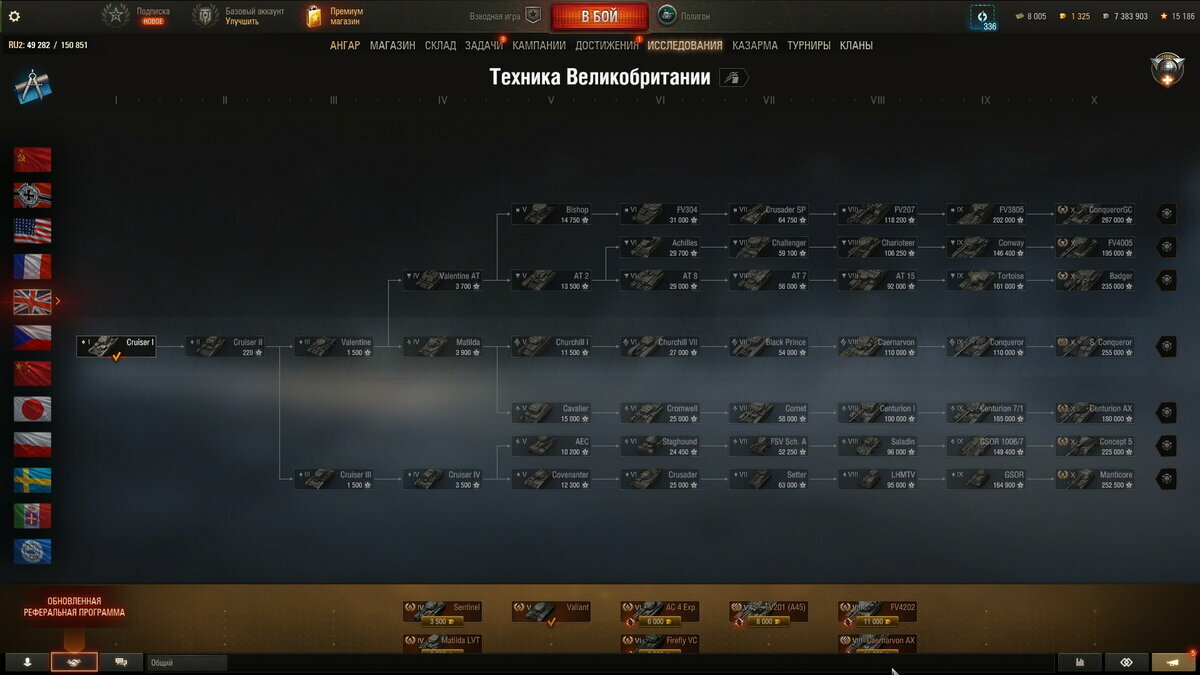The image size is (1200, 675).
Task: Pick the Conqueror GC artillery node
Action: pyautogui.click(x=1095, y=214)
